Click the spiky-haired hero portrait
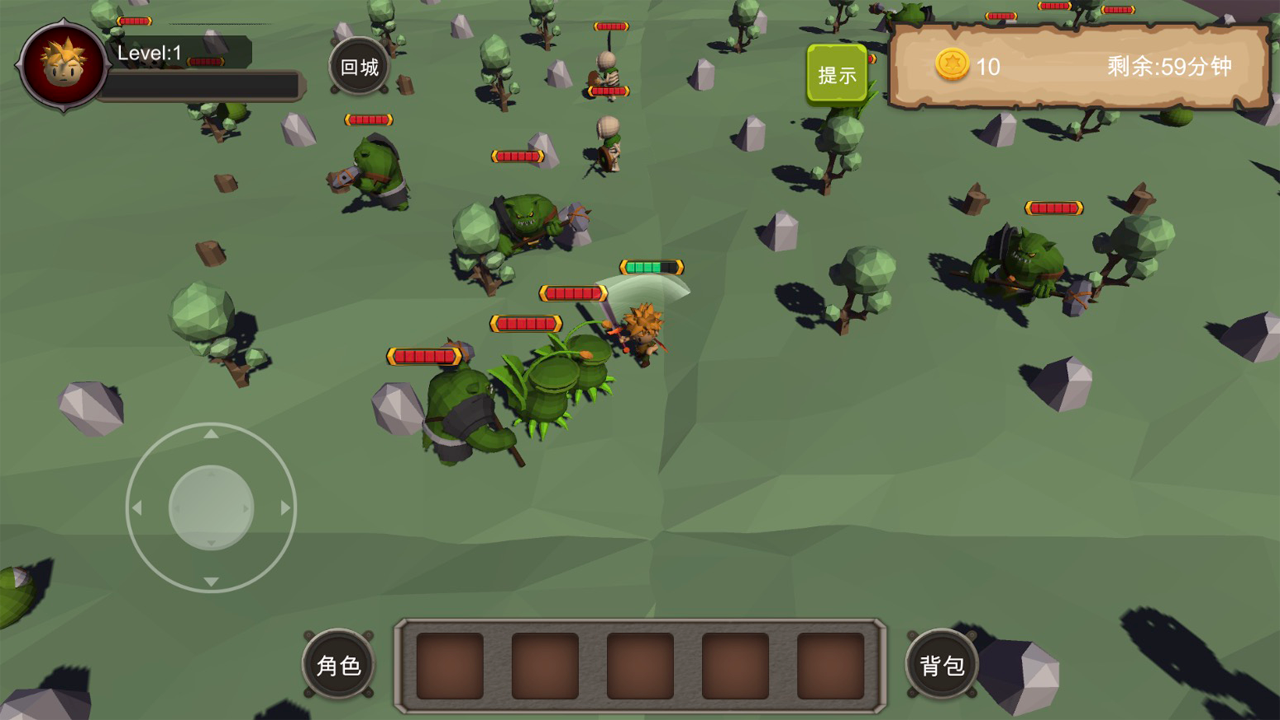The height and width of the screenshot is (720, 1280). [63, 65]
